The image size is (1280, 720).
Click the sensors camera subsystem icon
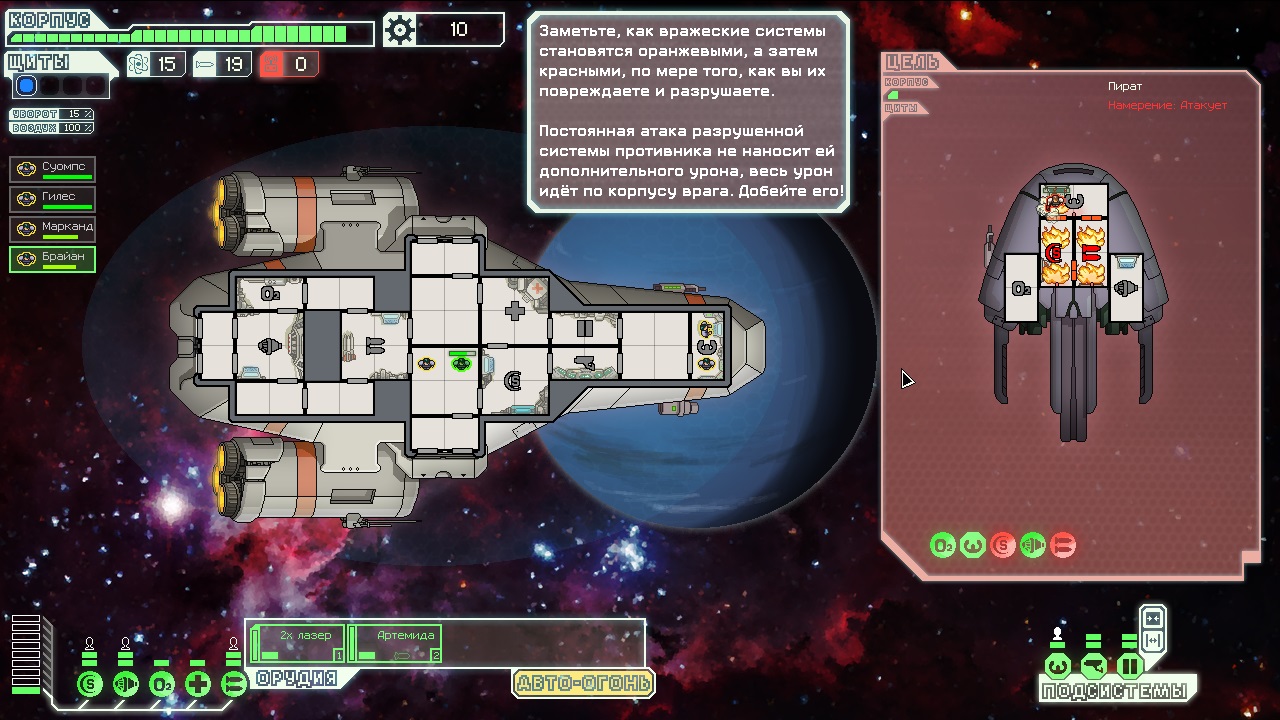[x=1093, y=666]
